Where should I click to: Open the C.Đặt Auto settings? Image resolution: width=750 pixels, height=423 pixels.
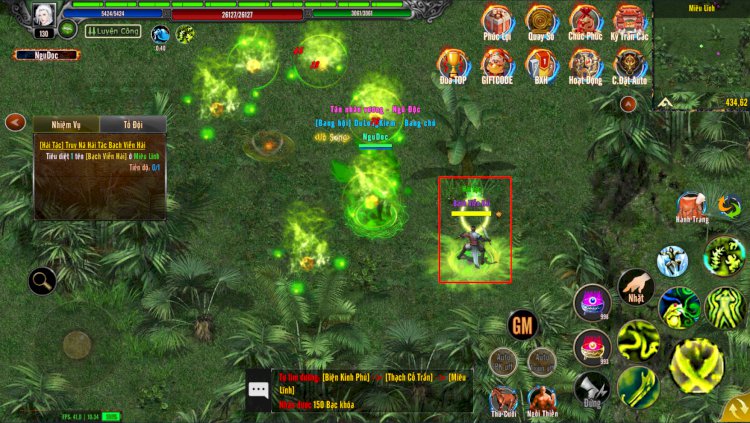[x=629, y=64]
